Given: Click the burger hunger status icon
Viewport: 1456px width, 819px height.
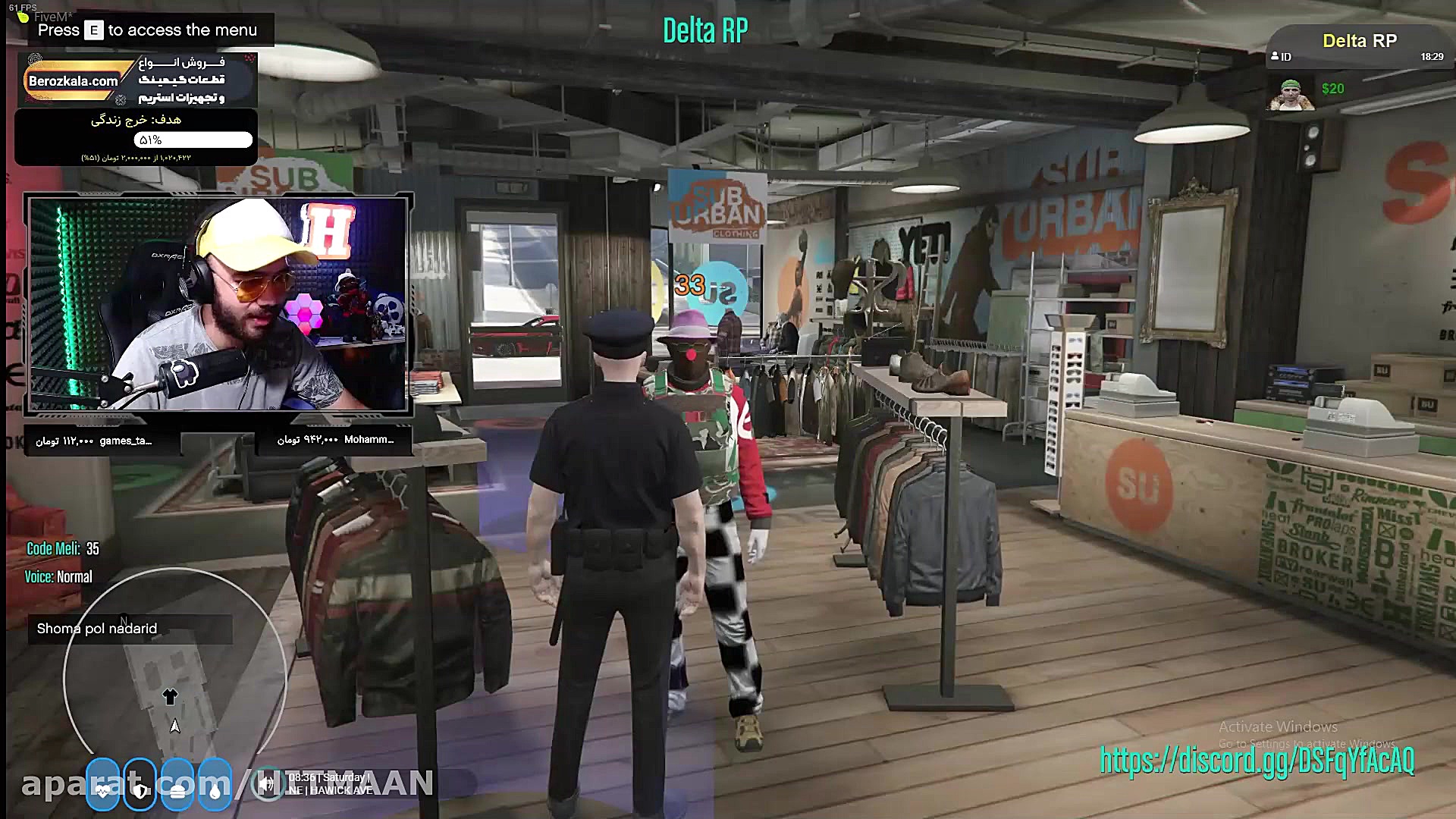Looking at the screenshot, I should pyautogui.click(x=177, y=789).
